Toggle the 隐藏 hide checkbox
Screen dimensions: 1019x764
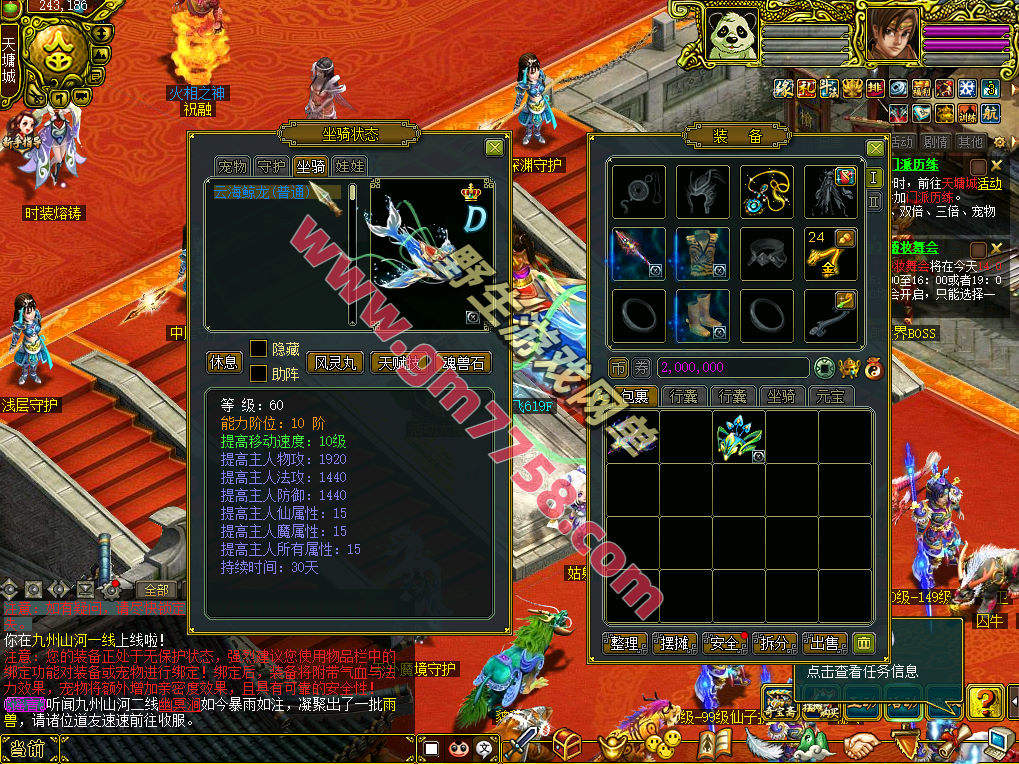coord(258,349)
